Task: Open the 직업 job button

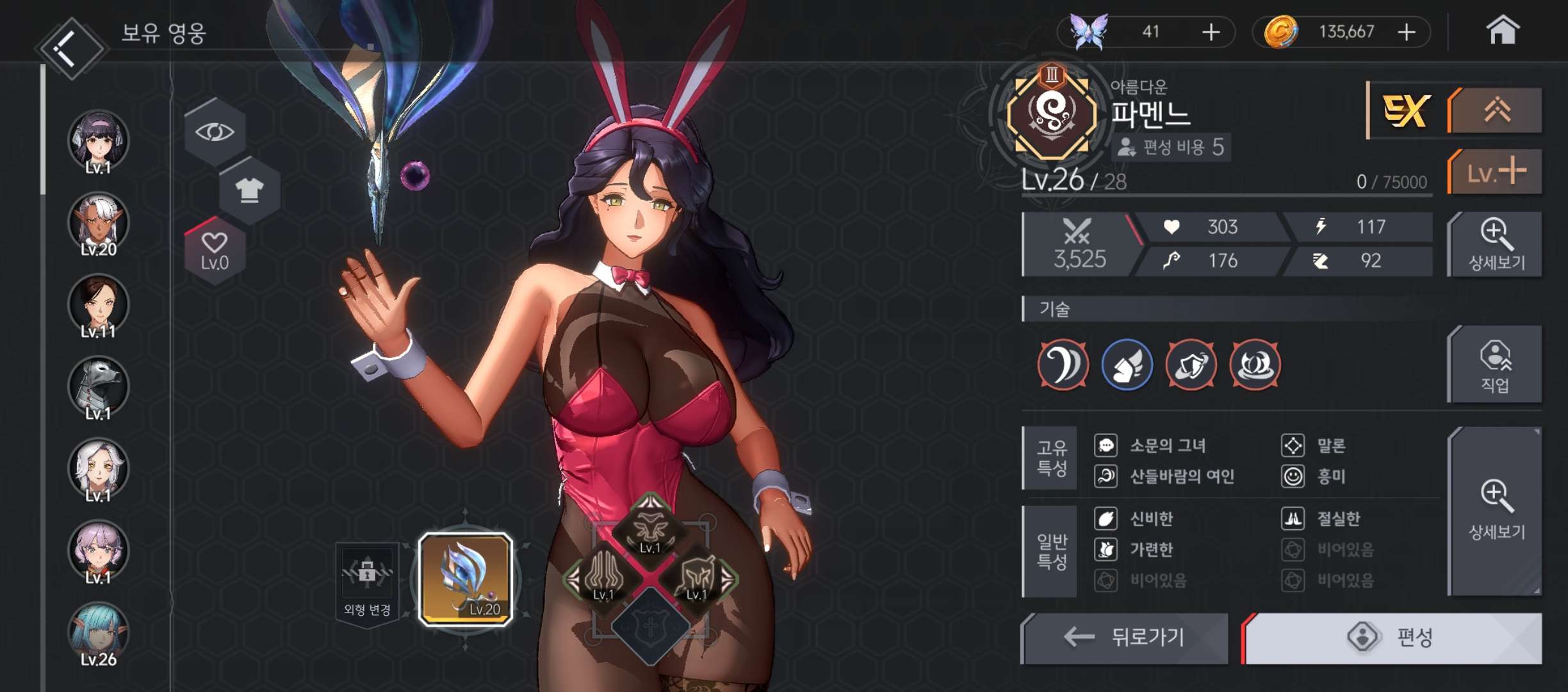Action: 1496,365
